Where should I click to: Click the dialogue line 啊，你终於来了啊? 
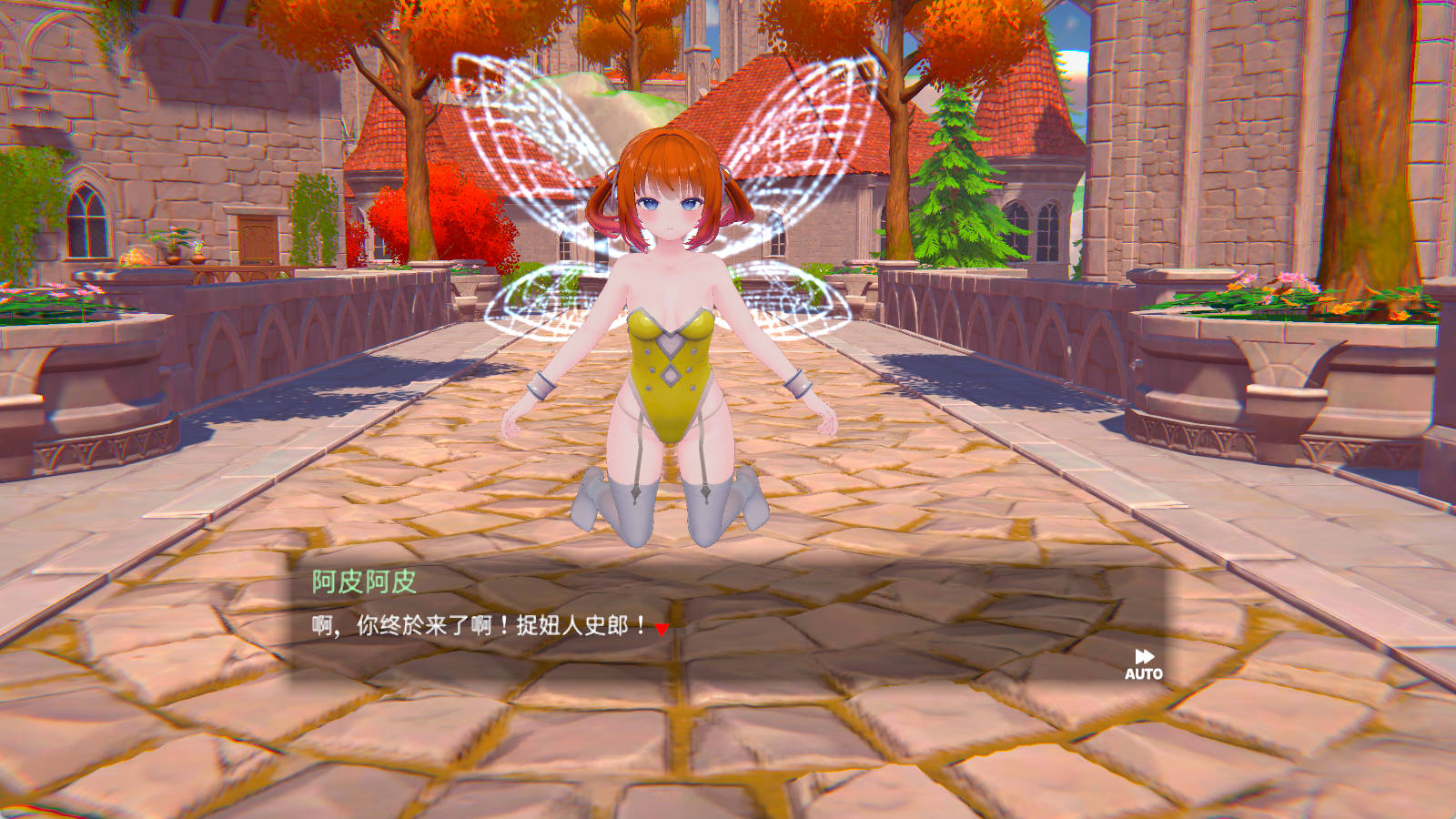coord(473,626)
